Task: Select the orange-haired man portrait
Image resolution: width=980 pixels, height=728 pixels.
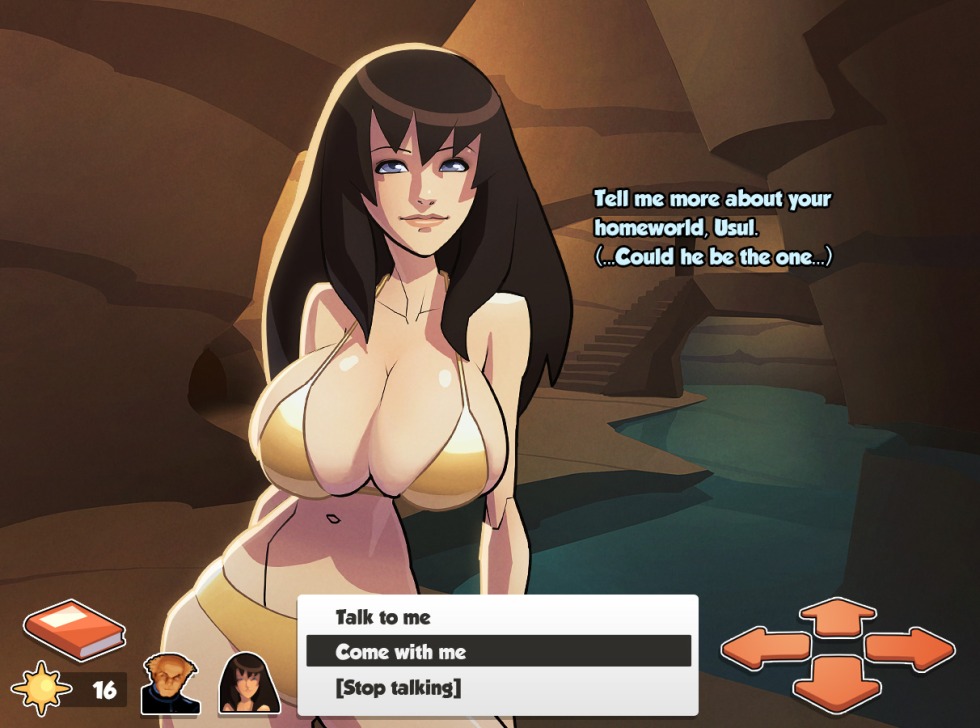Action: click(169, 684)
